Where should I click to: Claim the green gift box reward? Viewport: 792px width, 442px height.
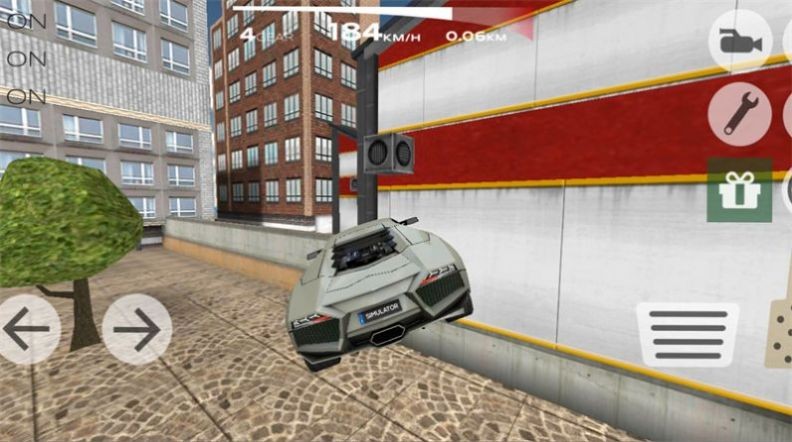[740, 189]
